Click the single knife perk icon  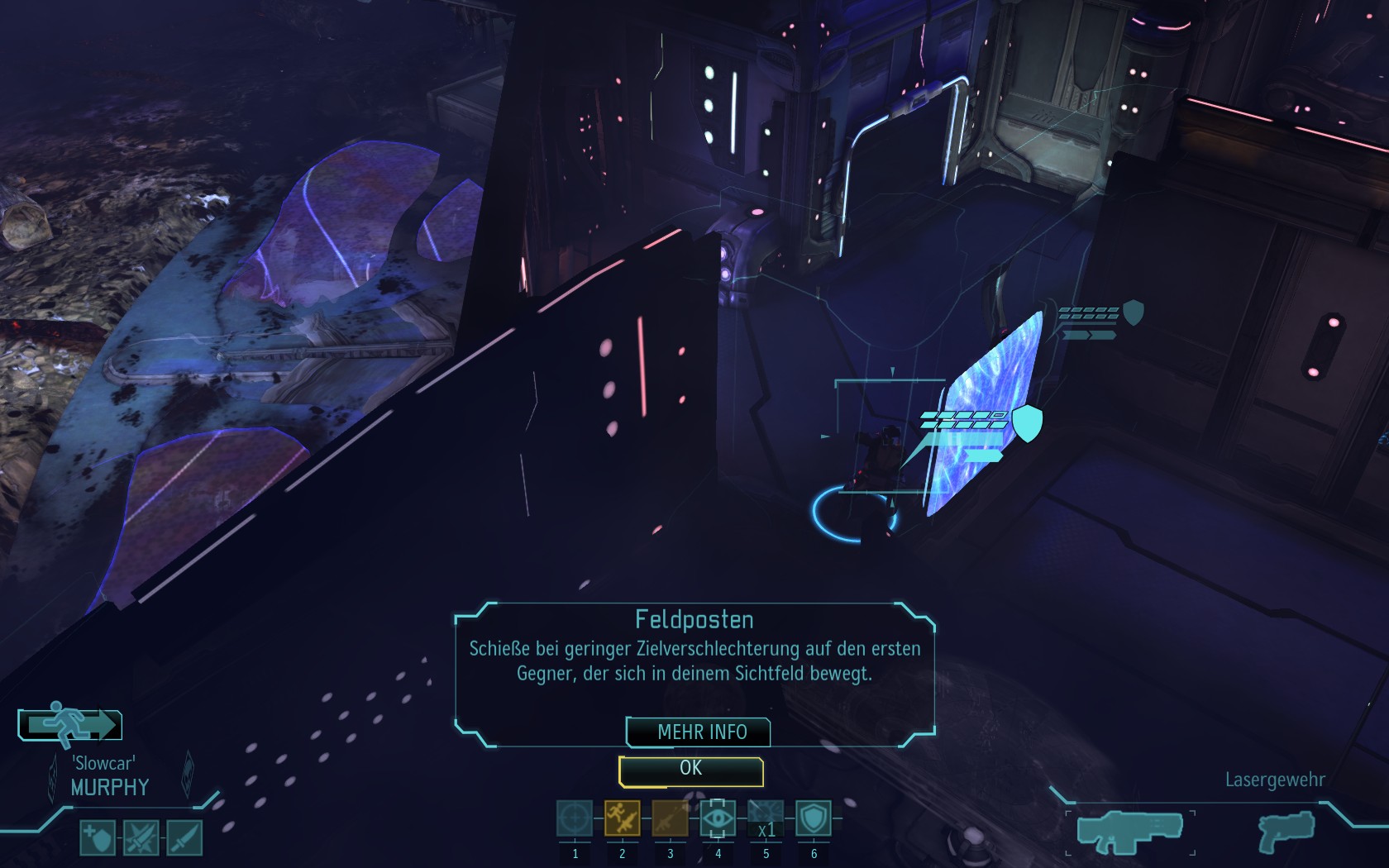pyautogui.click(x=184, y=837)
